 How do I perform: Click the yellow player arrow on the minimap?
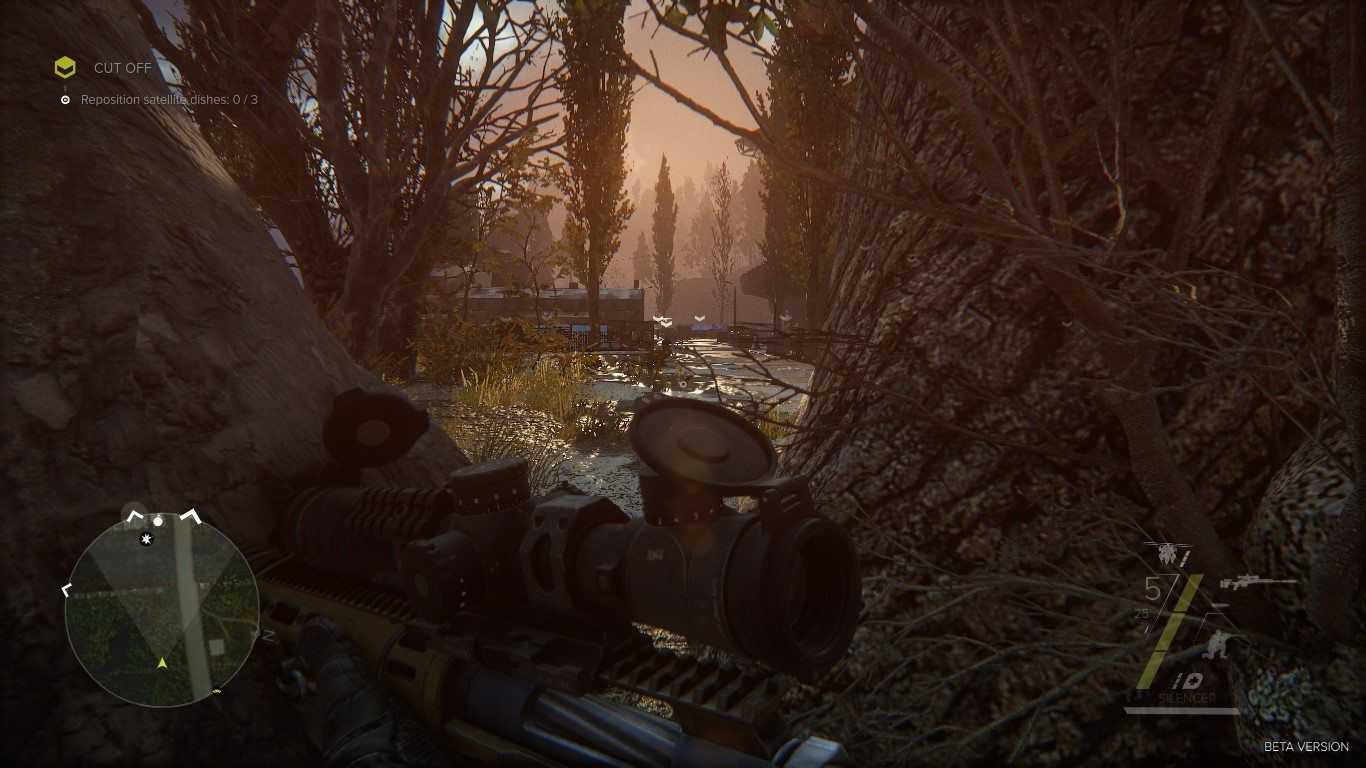point(162,662)
